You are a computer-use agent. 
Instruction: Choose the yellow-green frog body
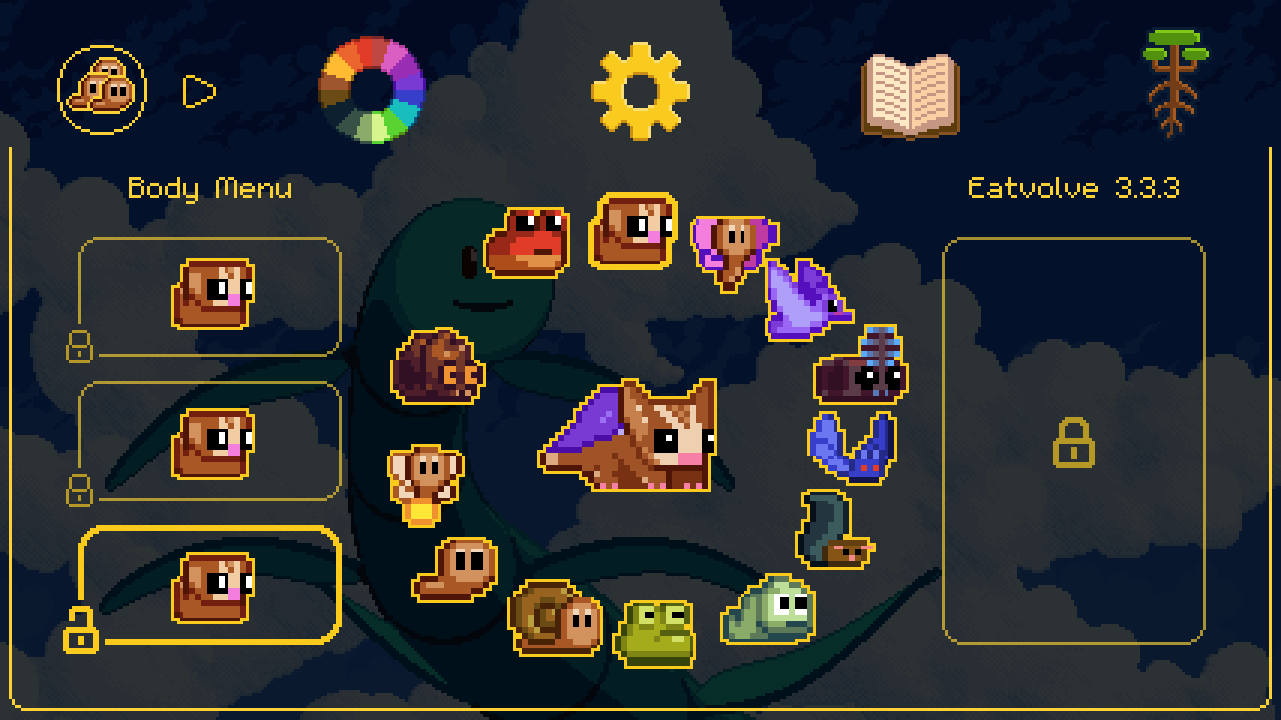(x=654, y=632)
